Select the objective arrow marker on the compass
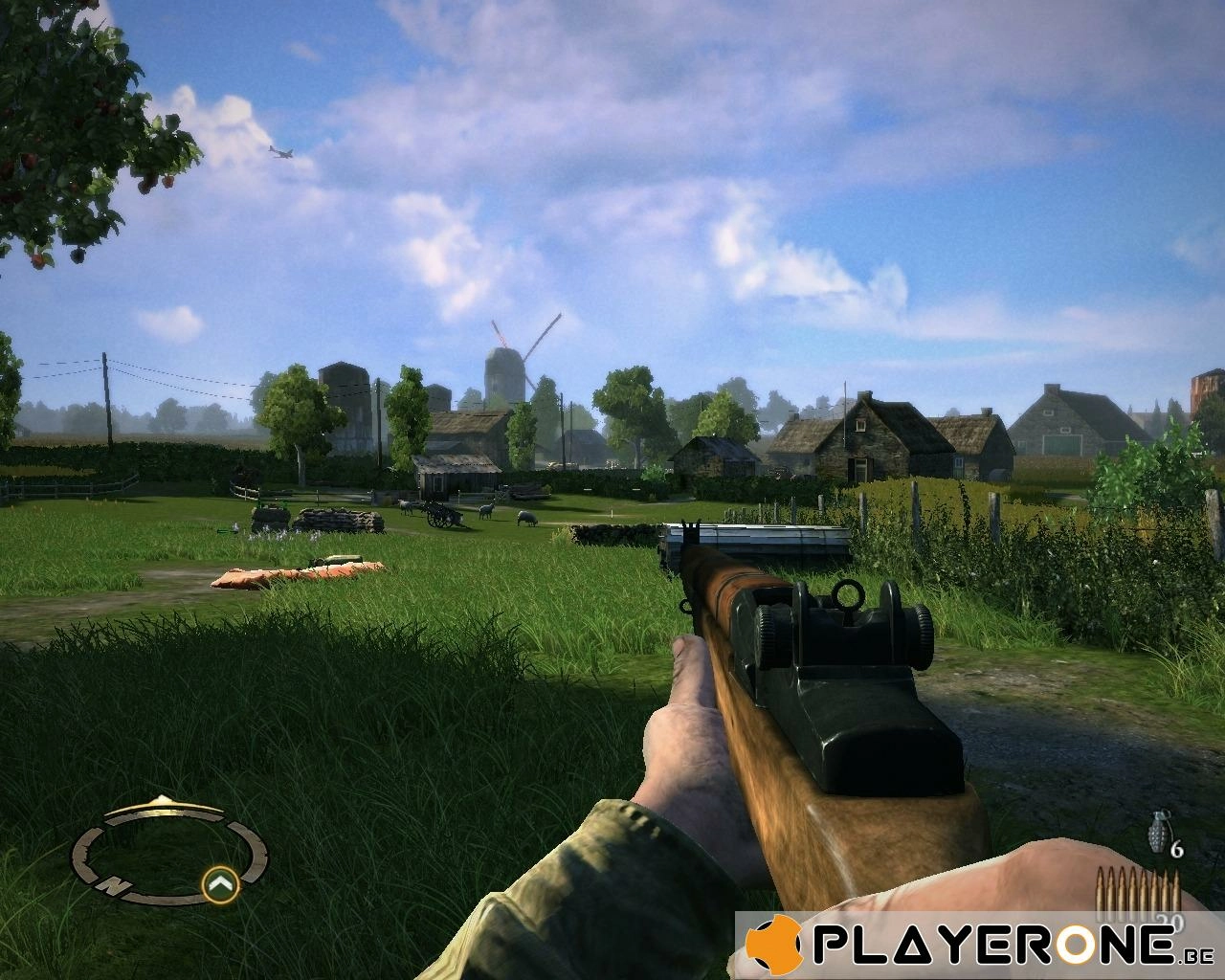1225x980 pixels. [221, 884]
